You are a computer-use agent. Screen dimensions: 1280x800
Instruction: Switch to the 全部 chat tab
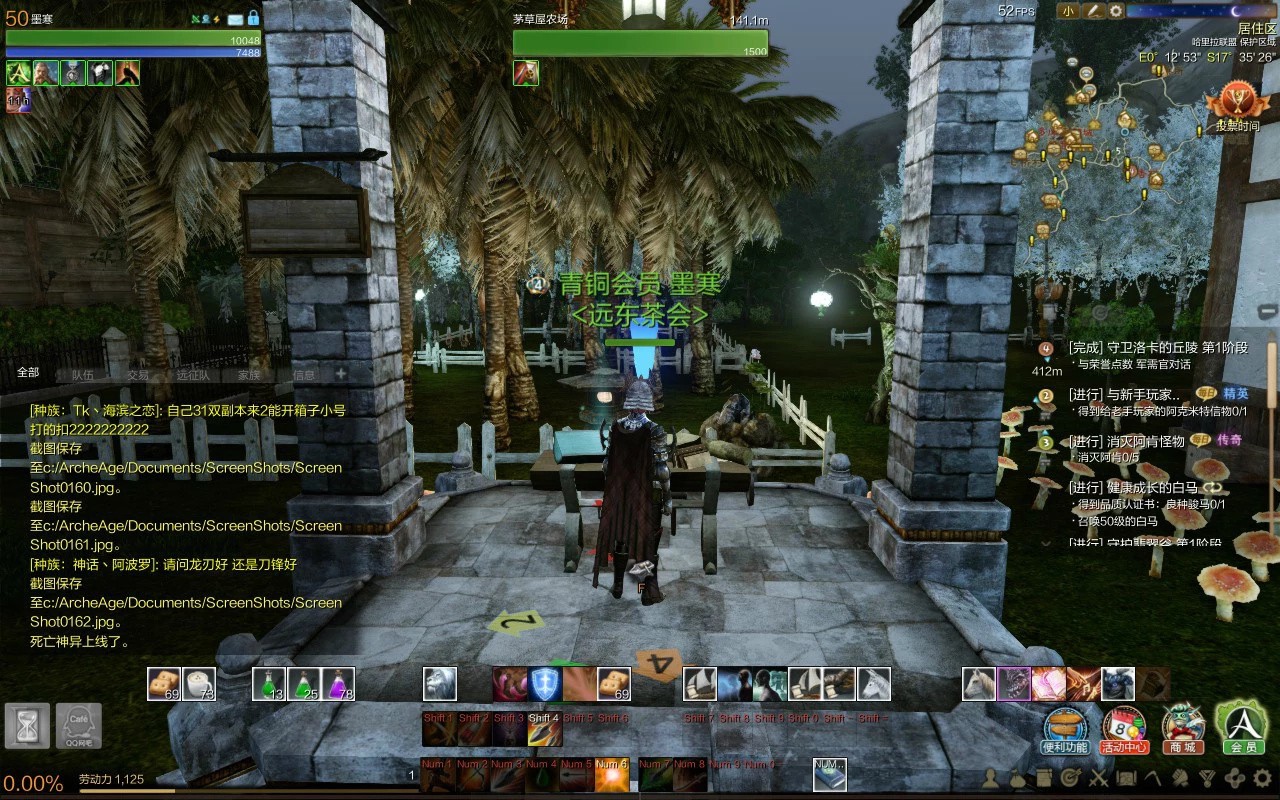click(x=28, y=372)
